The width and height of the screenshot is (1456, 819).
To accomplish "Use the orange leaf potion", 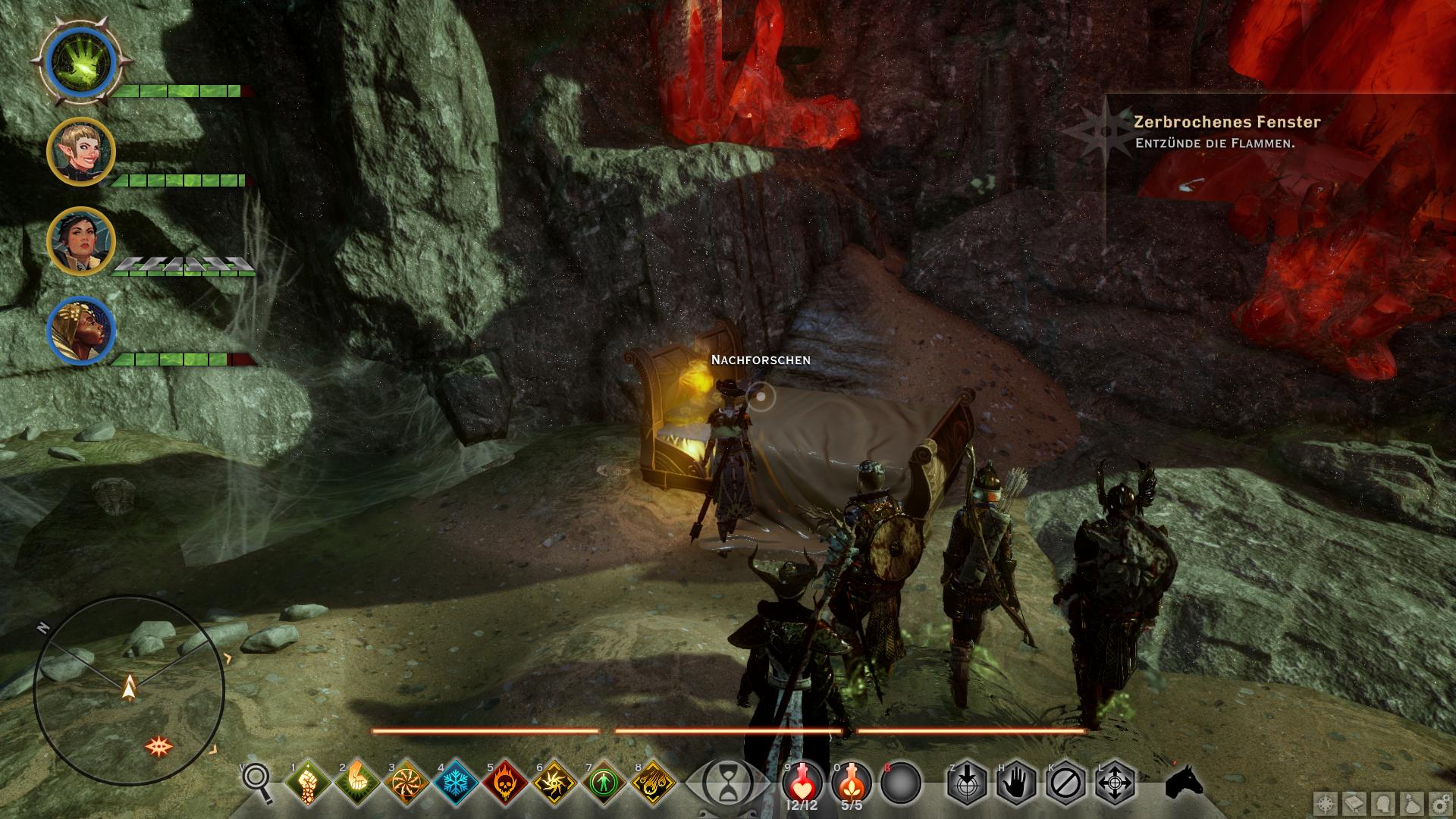I will click(851, 782).
